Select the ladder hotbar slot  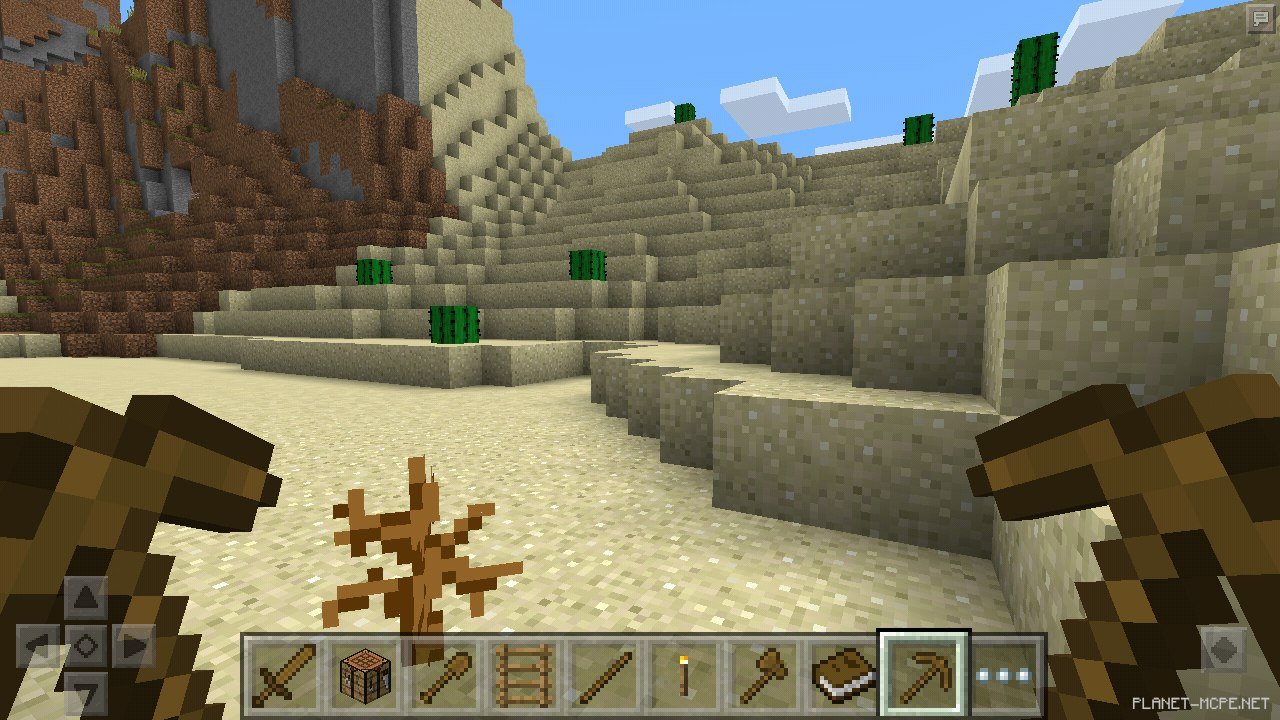coord(519,673)
